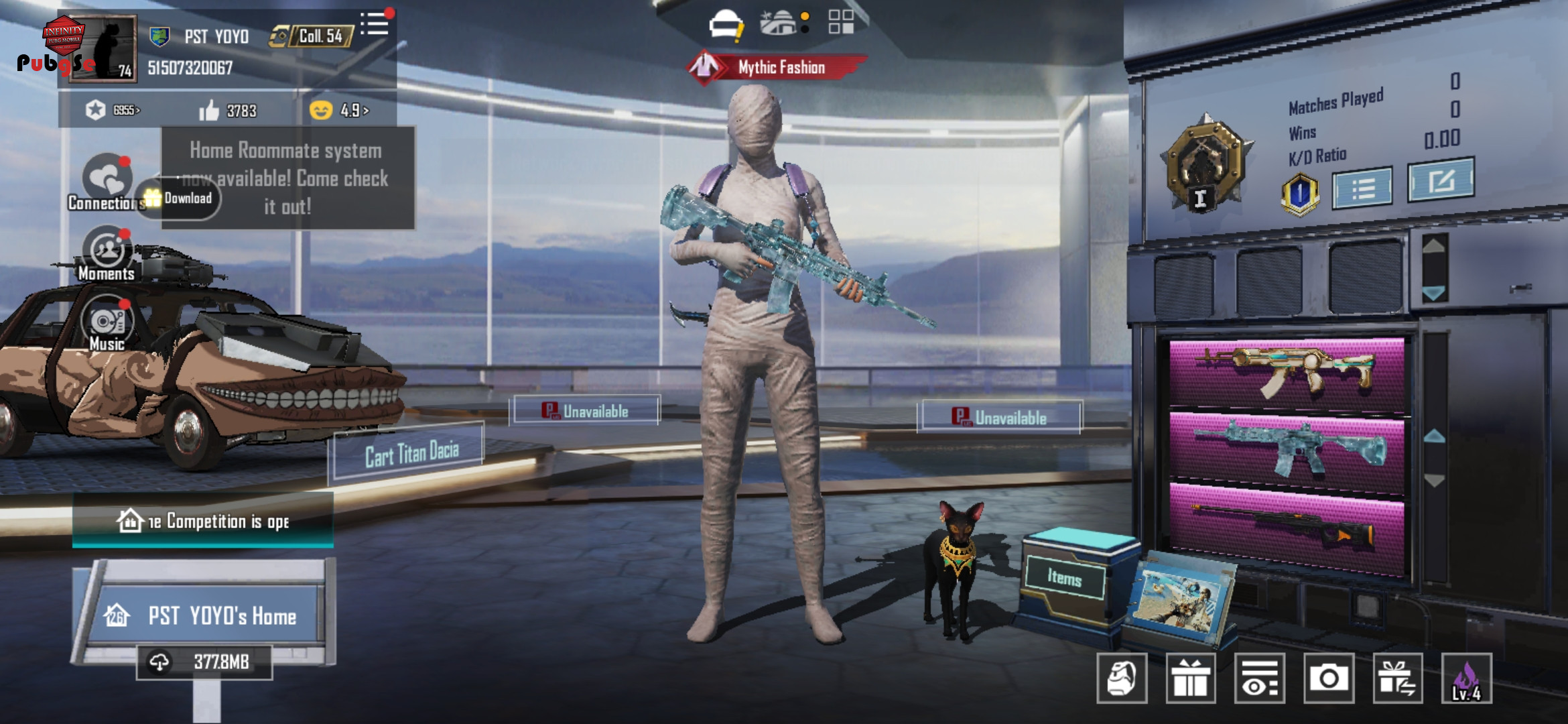Screen dimensions: 1568x724
Task: Open the Coll. 54 collection badge
Action: tap(312, 36)
